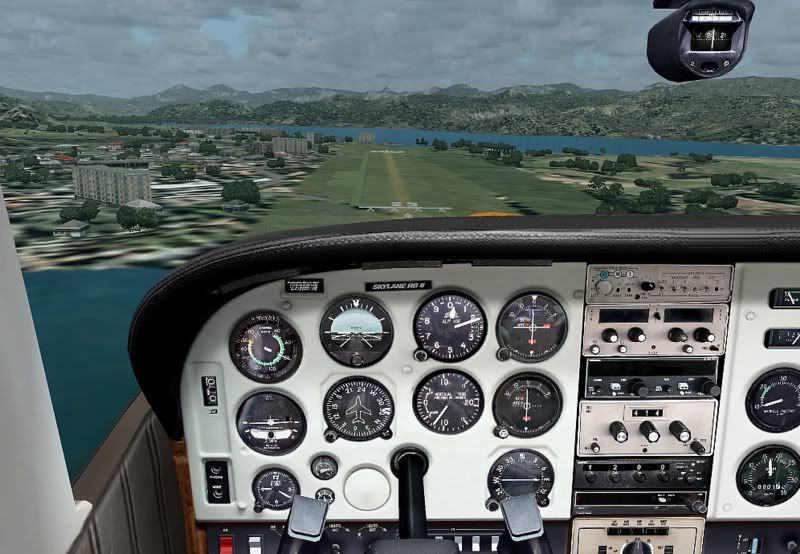Click the round knob on the audio panel

tap(603, 287)
